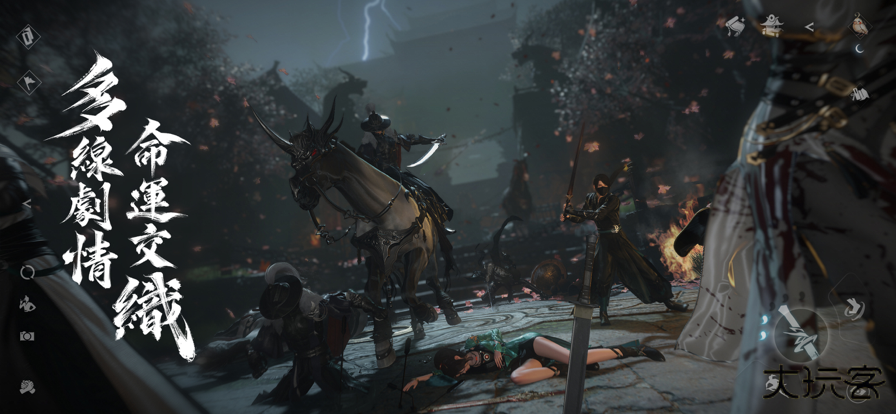Tap the rolled bundle icon below the moon
The width and height of the screenshot is (896, 414).
[860, 93]
